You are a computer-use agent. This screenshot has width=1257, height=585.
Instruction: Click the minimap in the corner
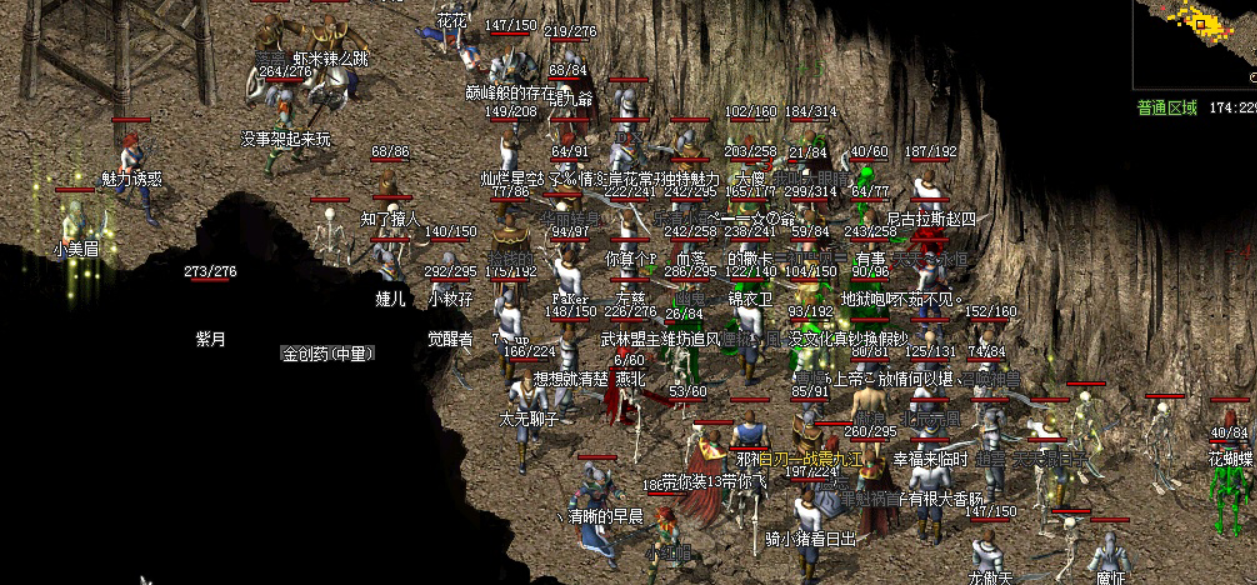pos(1195,42)
